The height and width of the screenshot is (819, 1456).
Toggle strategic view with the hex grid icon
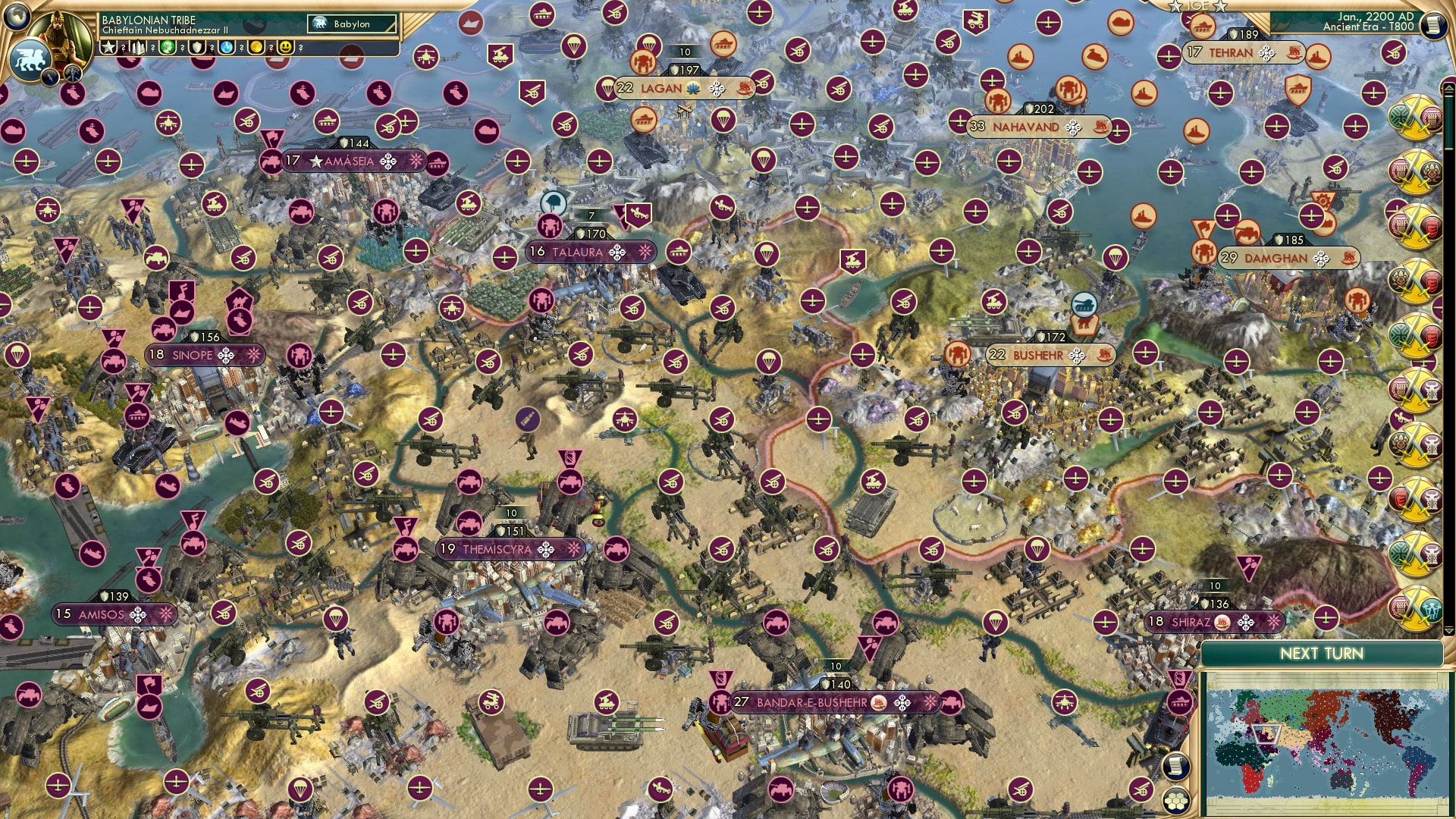point(1176,799)
